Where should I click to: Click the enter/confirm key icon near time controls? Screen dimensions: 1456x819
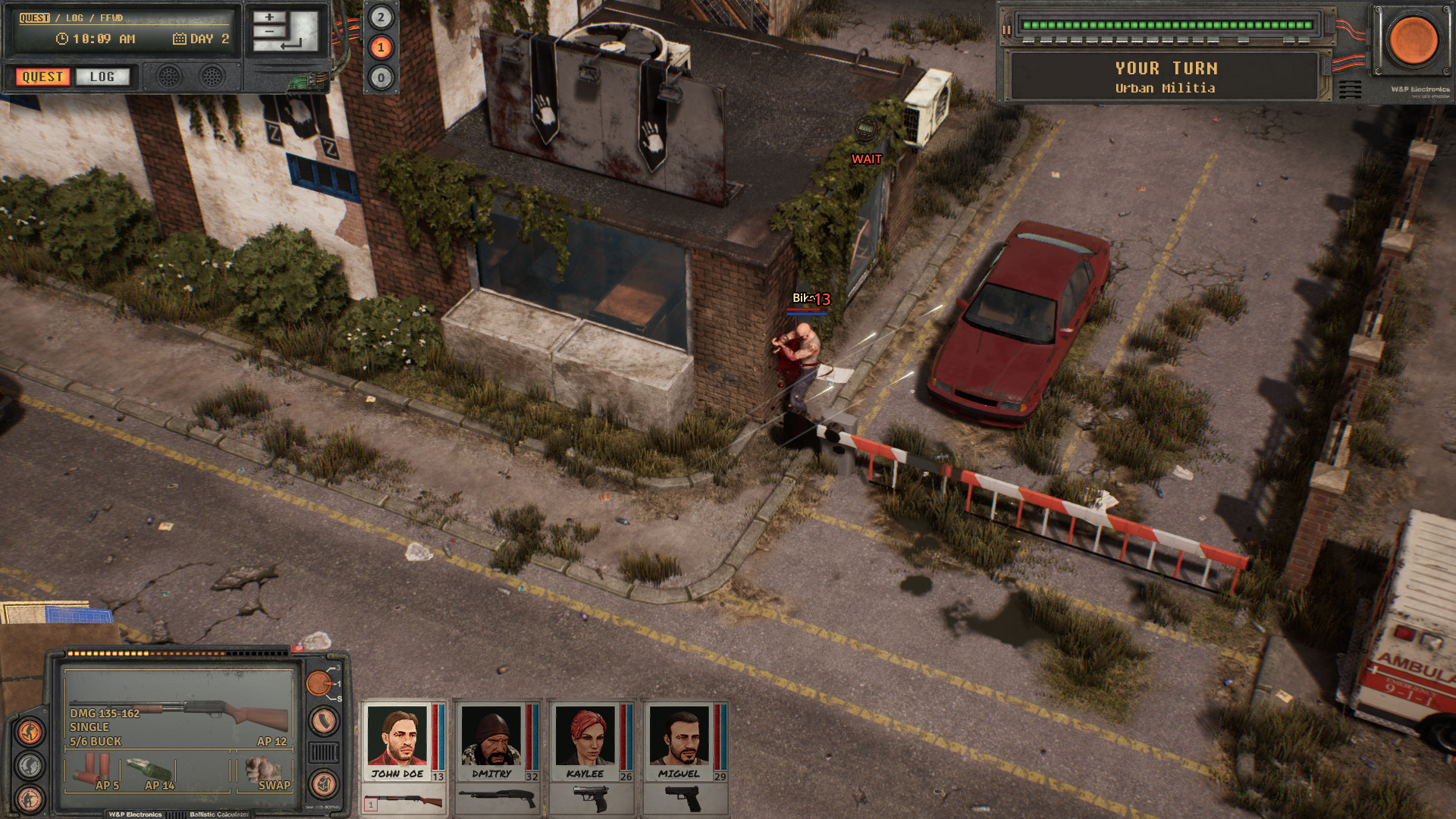pyautogui.click(x=291, y=45)
